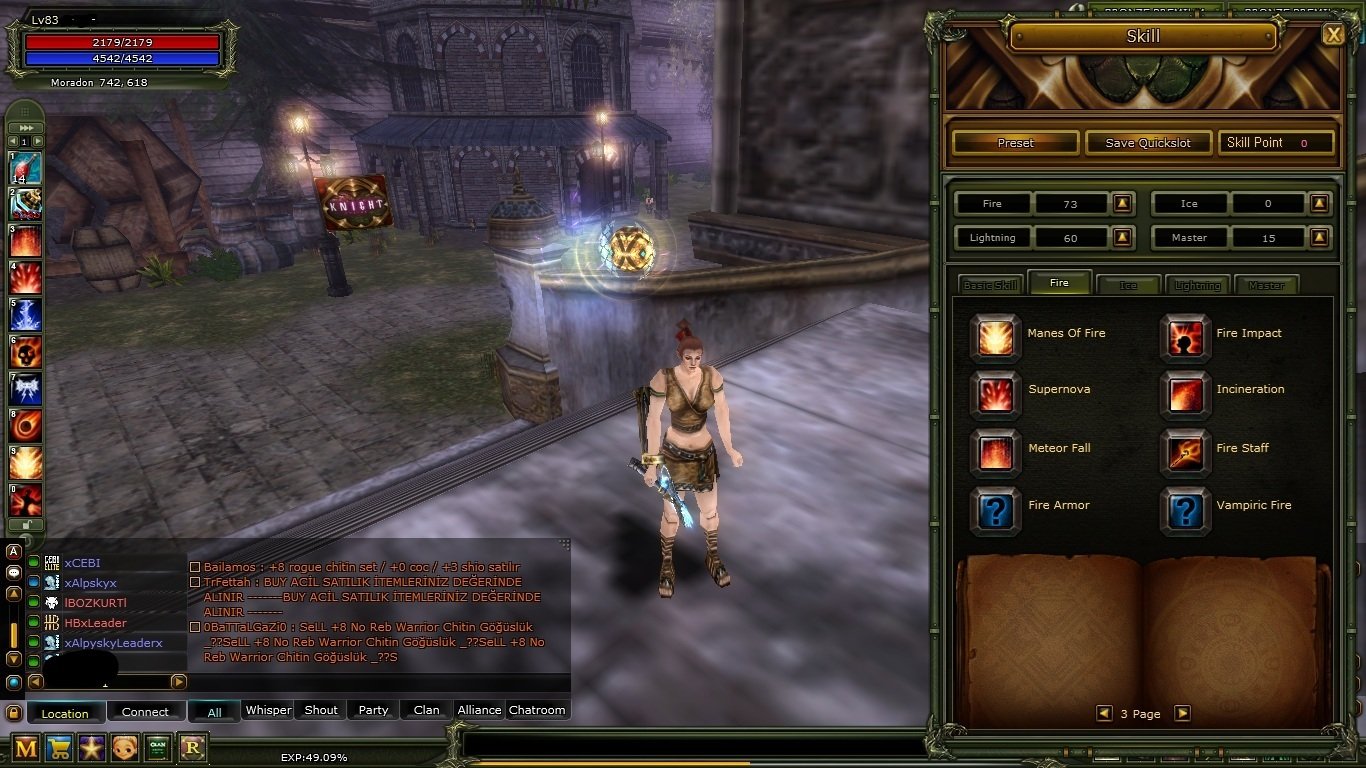Go to next skill book page arrow
The height and width of the screenshot is (768, 1366).
click(1183, 713)
